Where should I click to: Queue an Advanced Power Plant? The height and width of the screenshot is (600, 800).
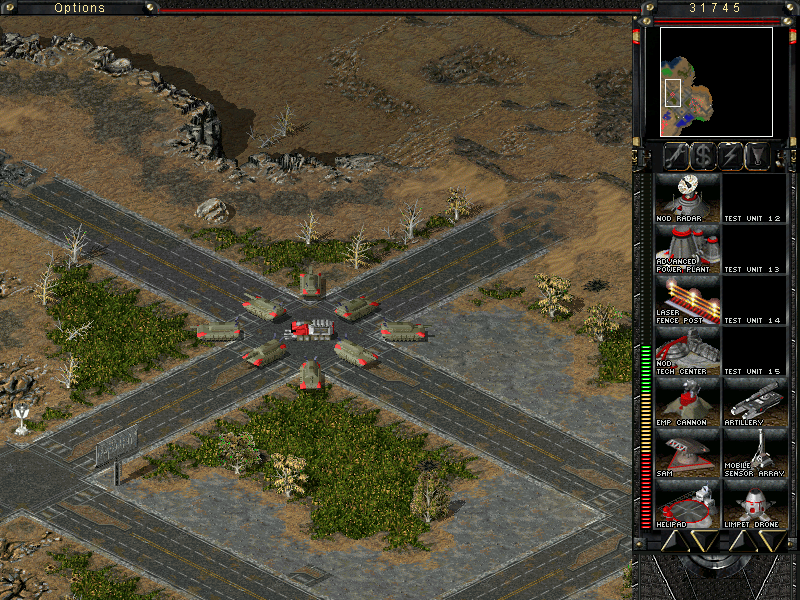pyautogui.click(x=687, y=248)
